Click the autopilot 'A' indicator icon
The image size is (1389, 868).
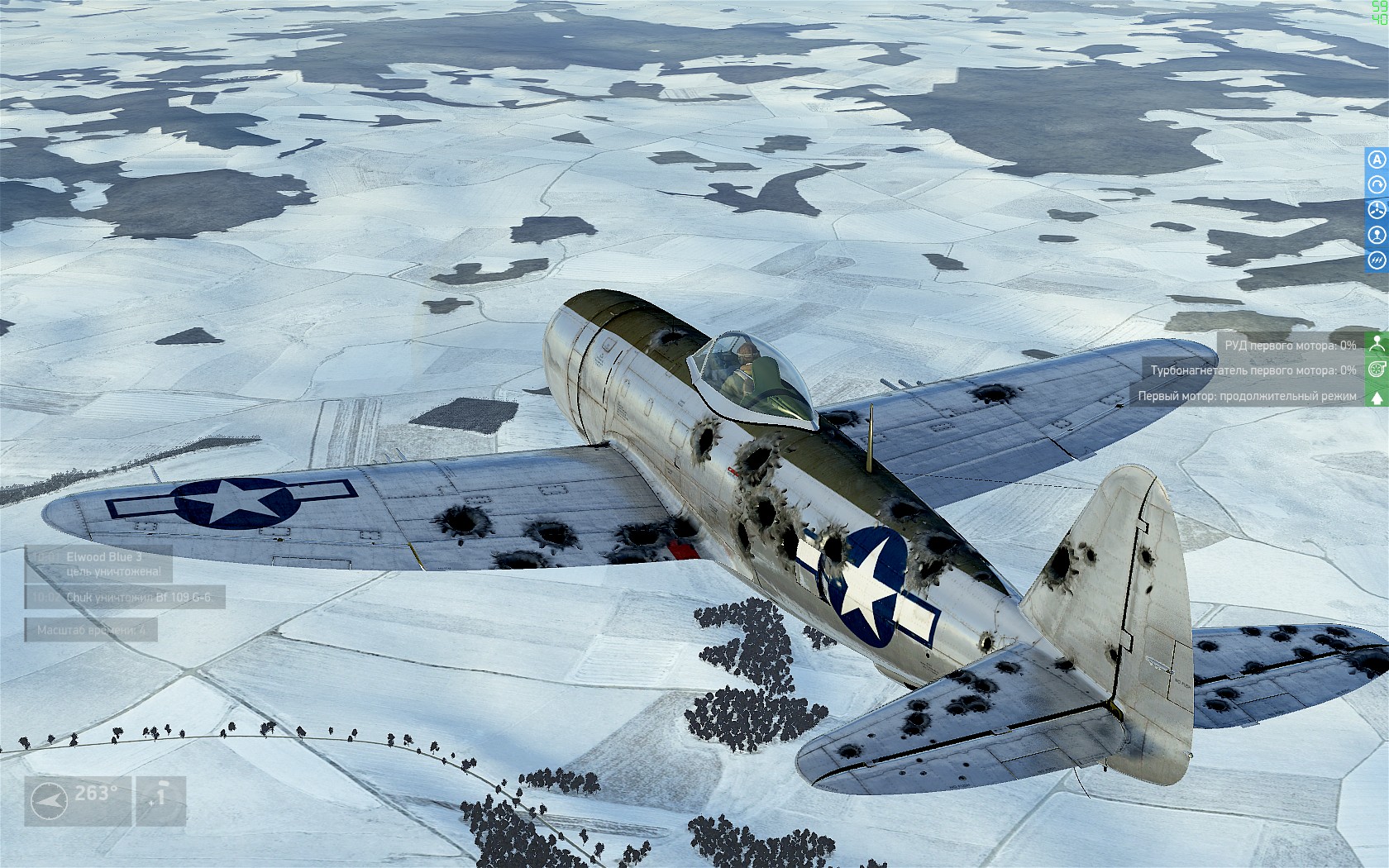[x=1377, y=160]
